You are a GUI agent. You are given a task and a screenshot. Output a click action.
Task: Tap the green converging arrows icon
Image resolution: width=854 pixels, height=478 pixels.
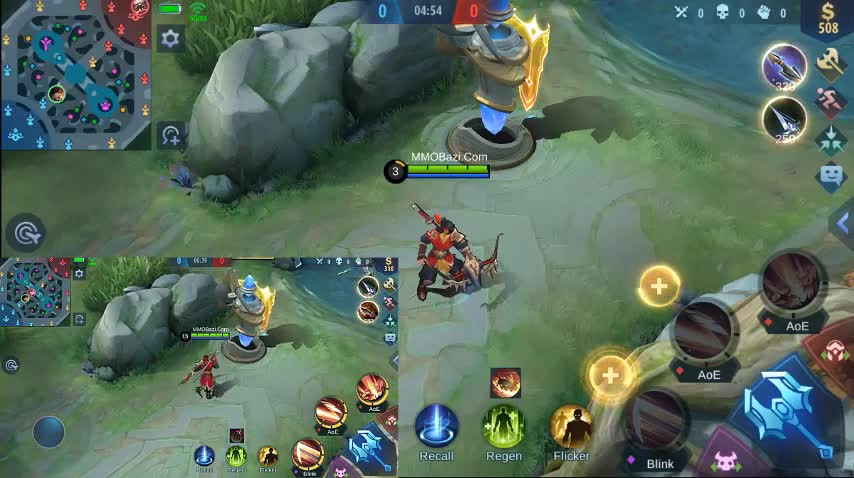click(830, 140)
